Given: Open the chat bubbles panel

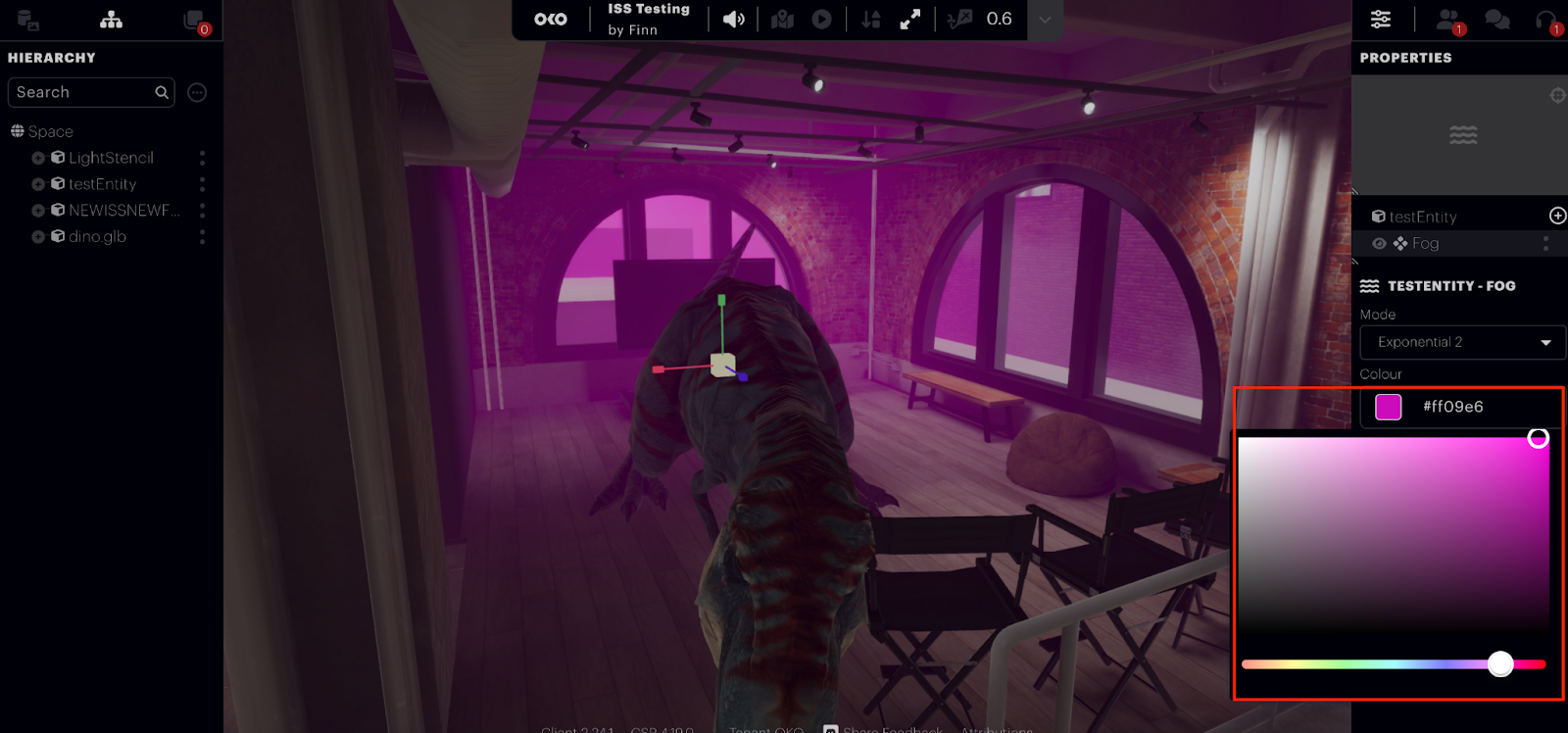Looking at the screenshot, I should pos(1496,20).
